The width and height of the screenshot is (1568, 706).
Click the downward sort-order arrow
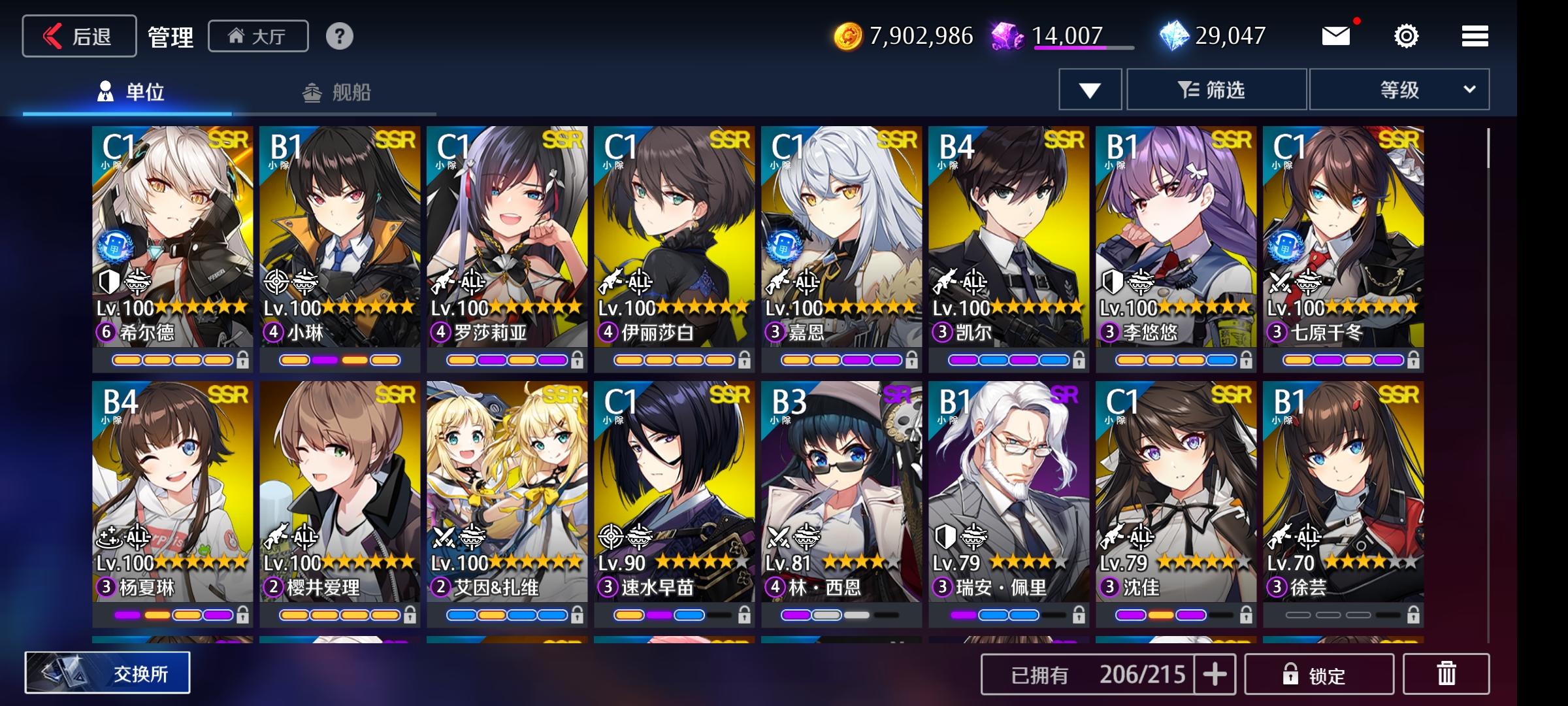[1088, 90]
